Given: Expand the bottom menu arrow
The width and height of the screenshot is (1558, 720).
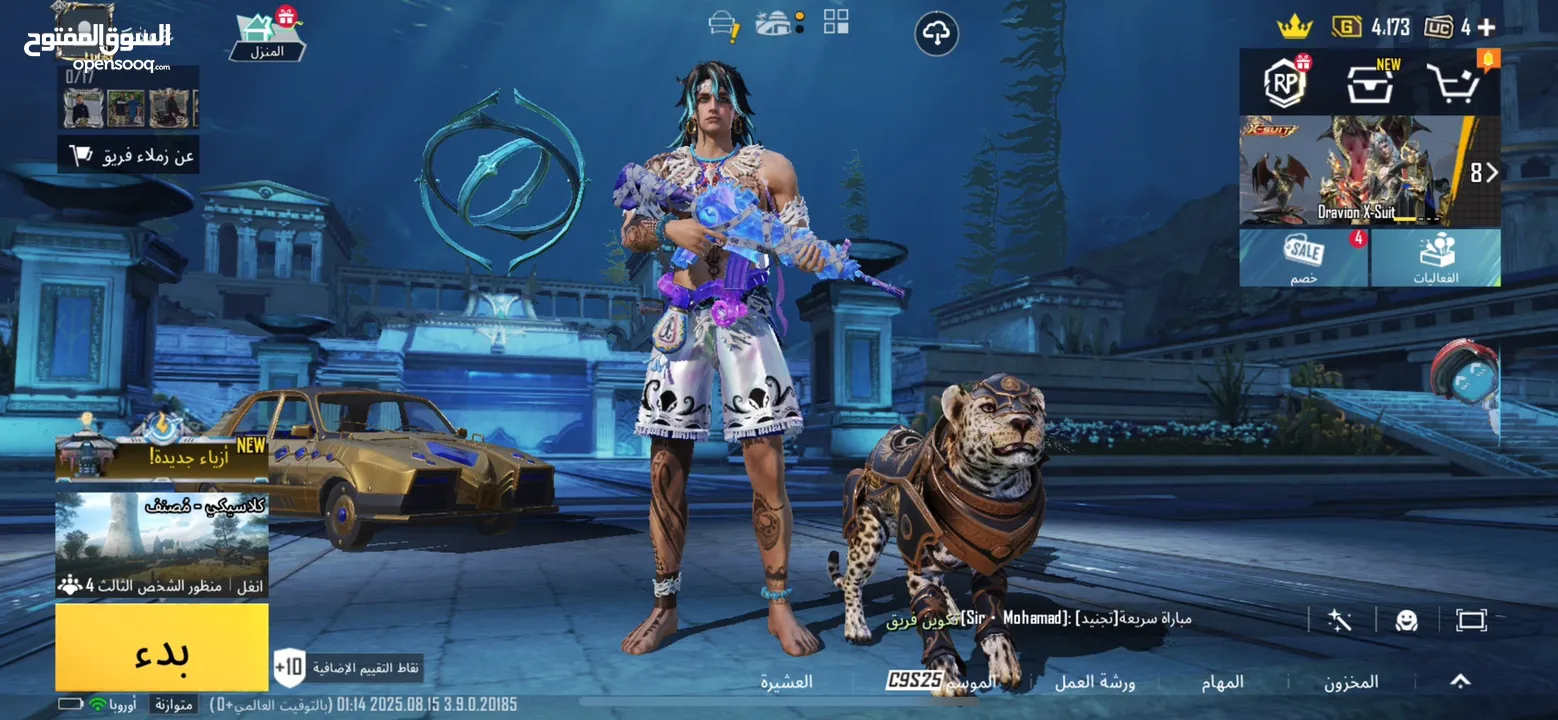Looking at the screenshot, I should pyautogui.click(x=1460, y=681).
